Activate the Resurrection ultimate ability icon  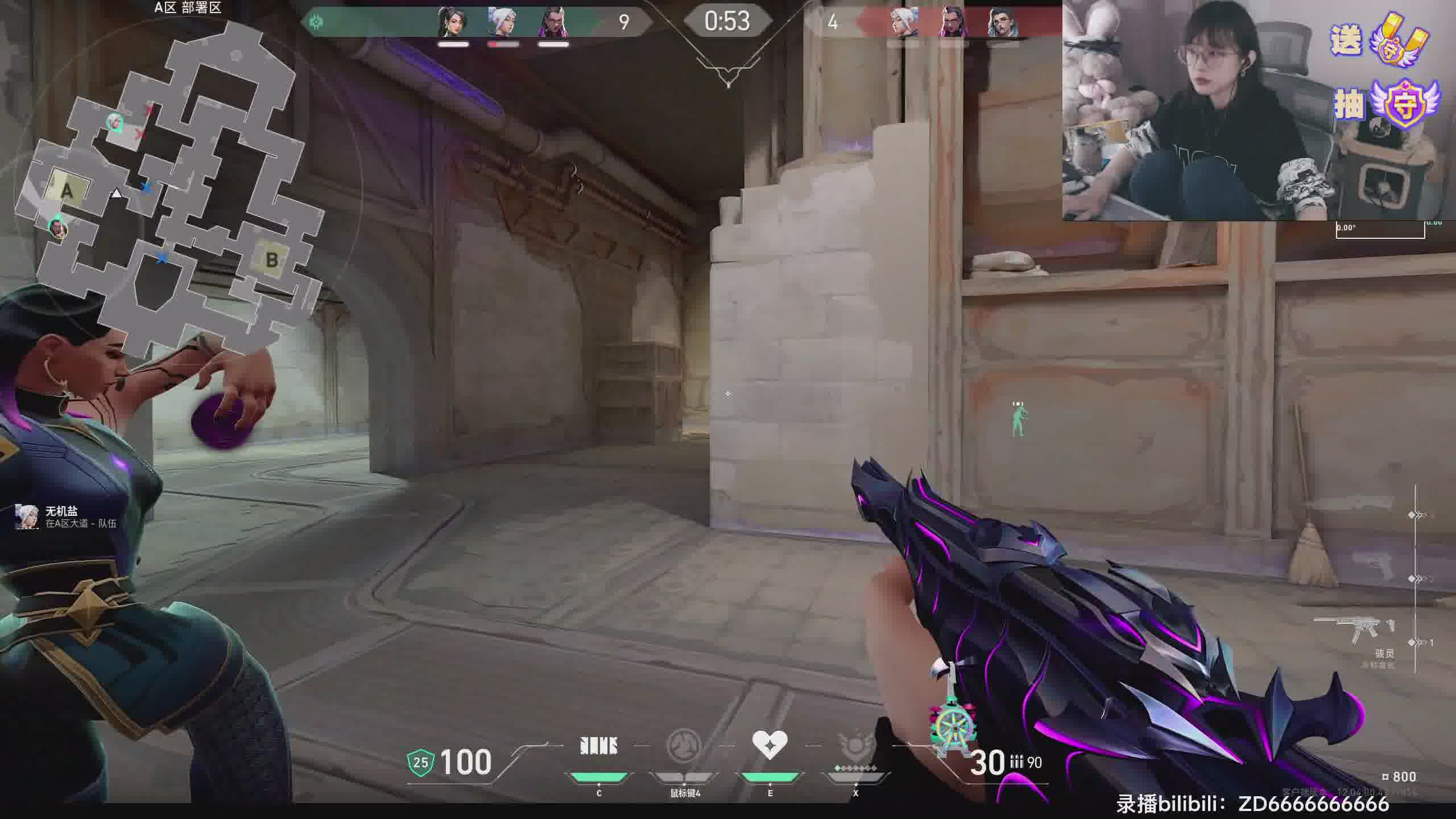(x=855, y=746)
